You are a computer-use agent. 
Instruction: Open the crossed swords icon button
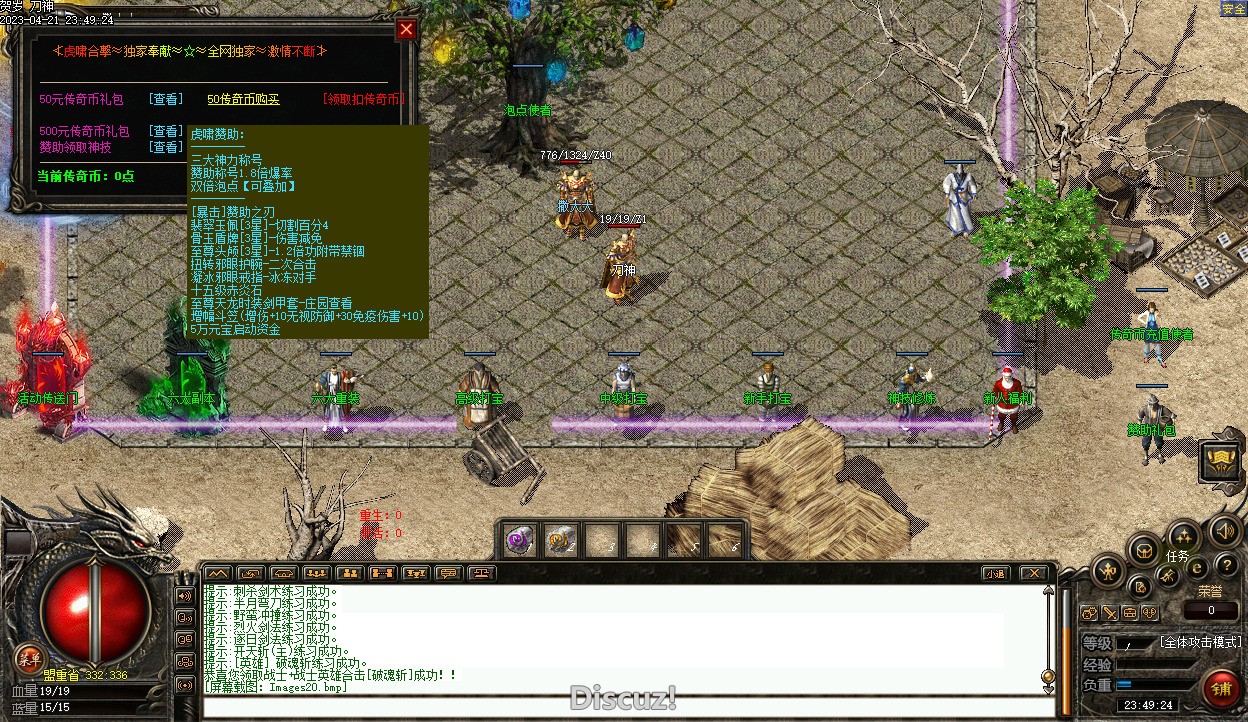(x=1168, y=576)
